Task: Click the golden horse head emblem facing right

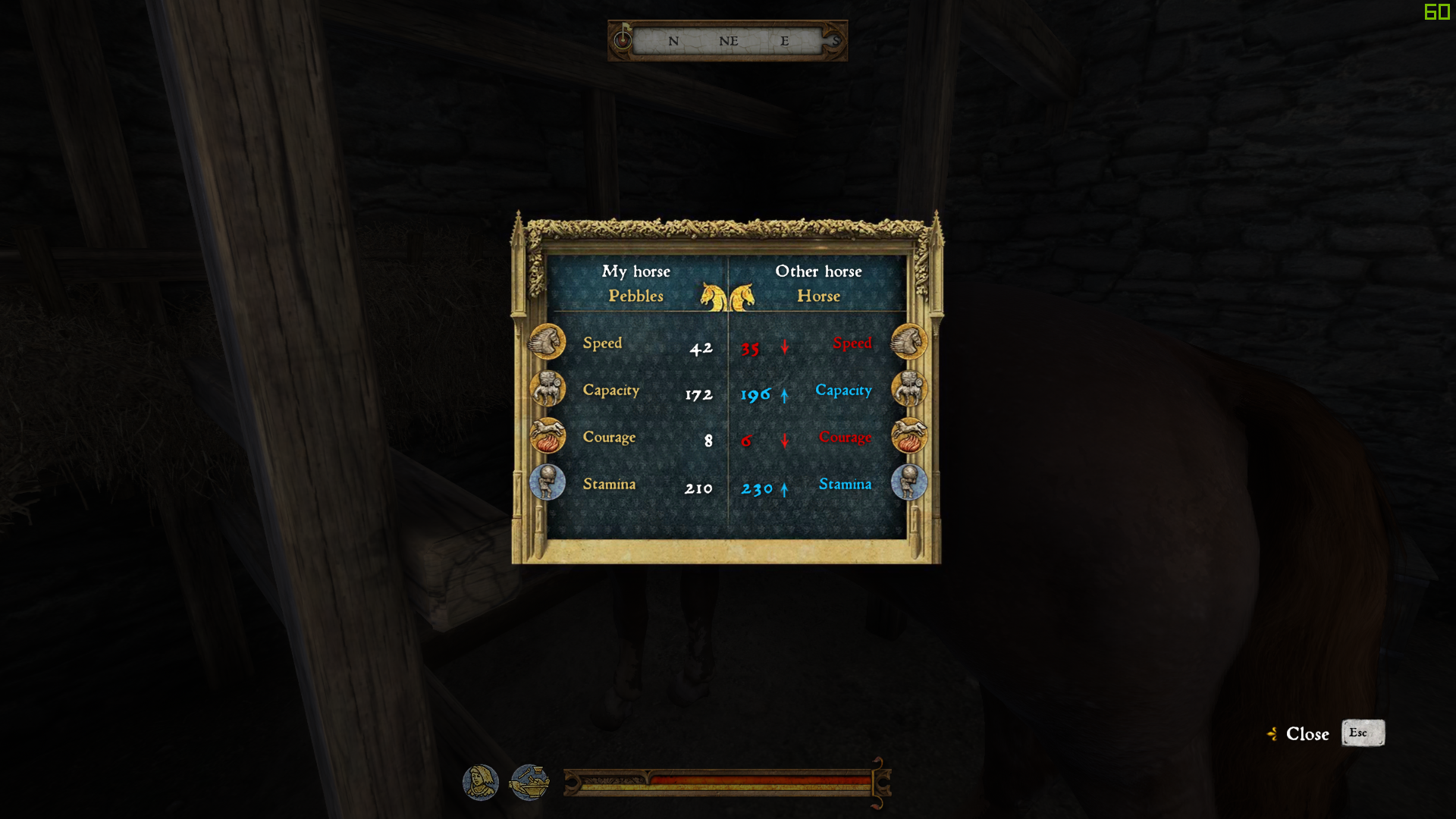Action: click(x=745, y=296)
